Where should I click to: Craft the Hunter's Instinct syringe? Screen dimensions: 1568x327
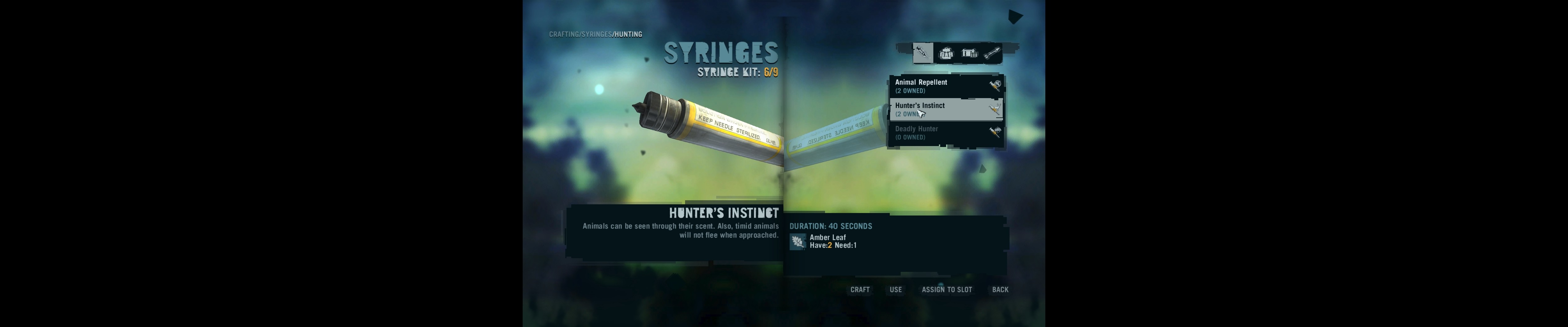(860, 289)
